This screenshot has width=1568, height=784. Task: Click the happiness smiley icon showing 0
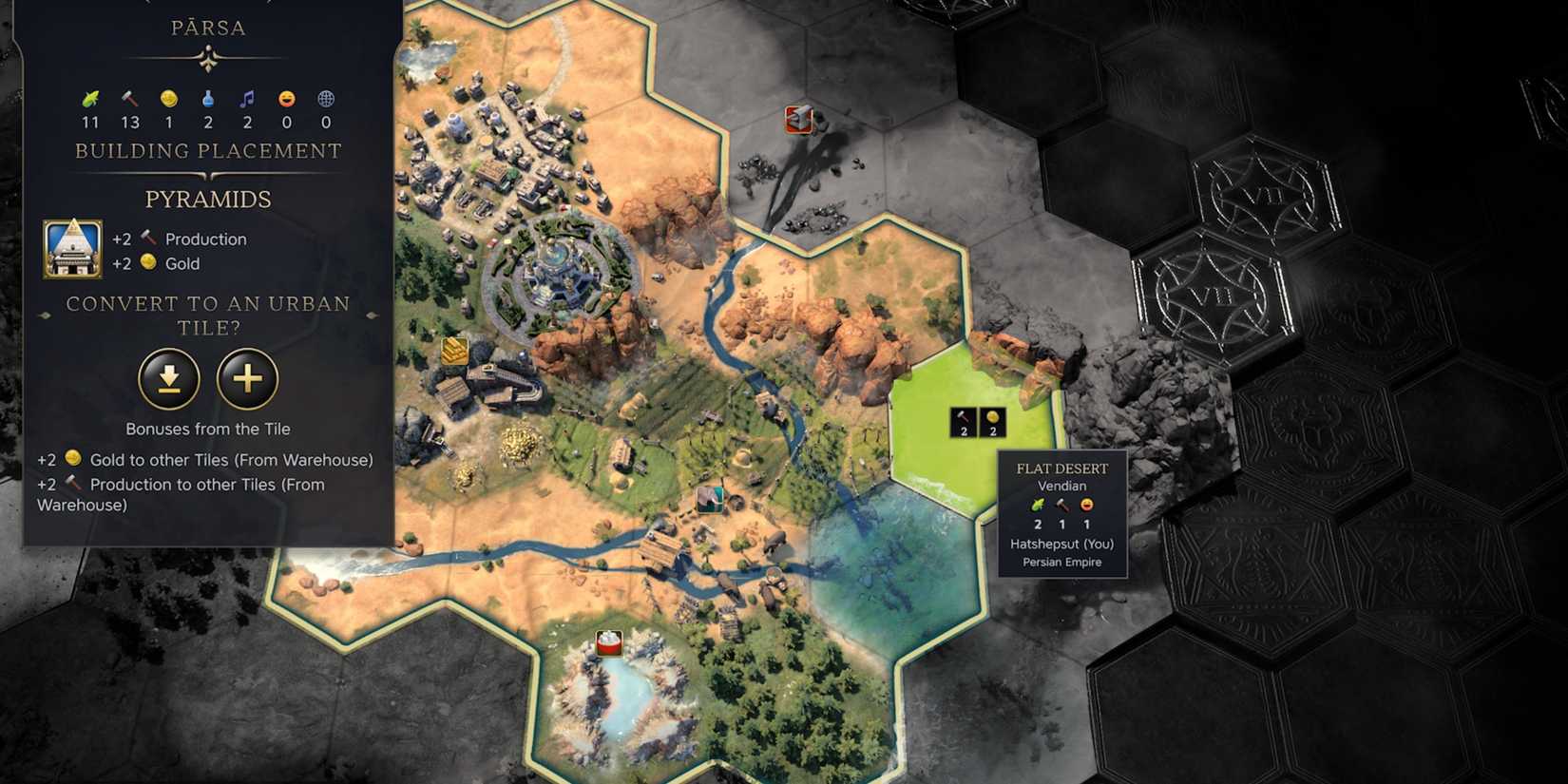point(286,98)
